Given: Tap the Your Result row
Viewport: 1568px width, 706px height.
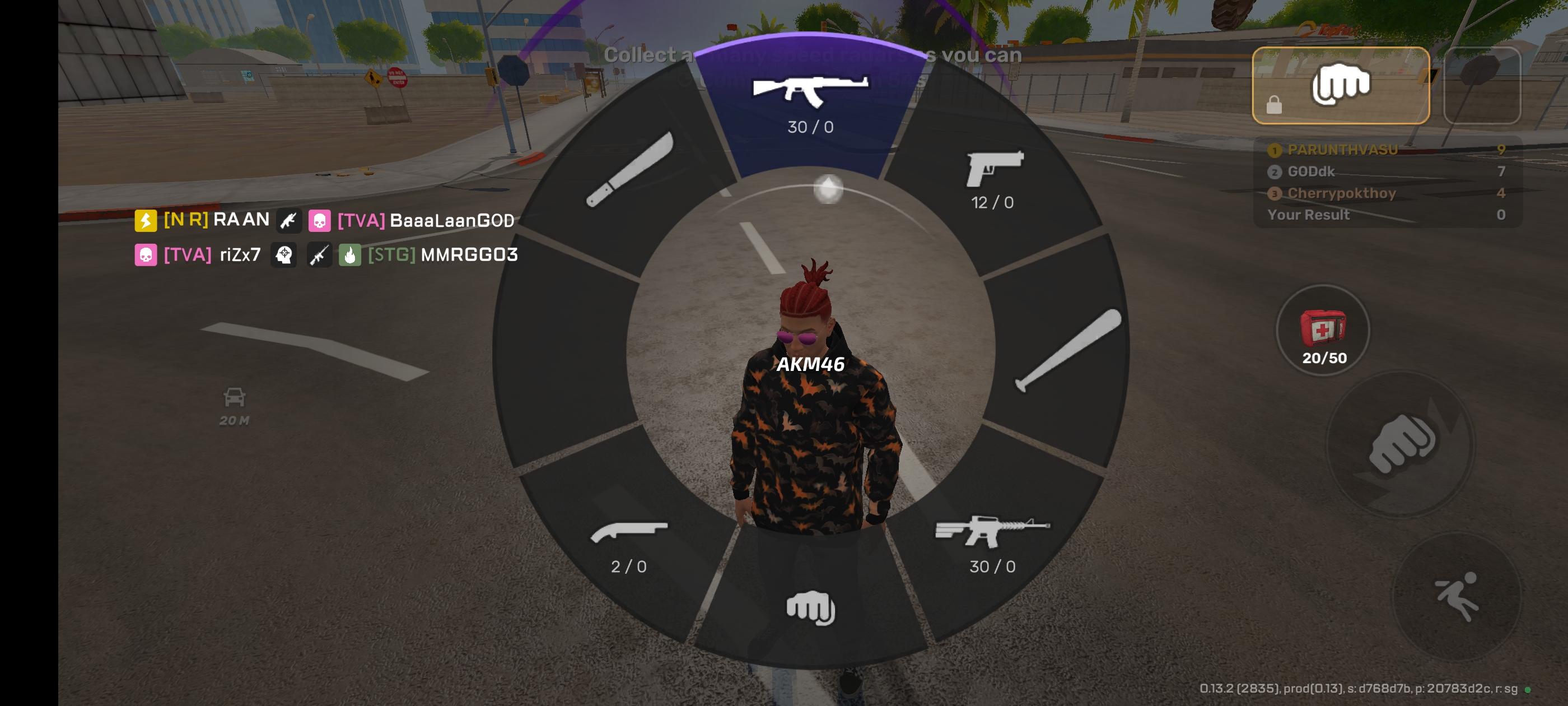Looking at the screenshot, I should pos(1309,215).
